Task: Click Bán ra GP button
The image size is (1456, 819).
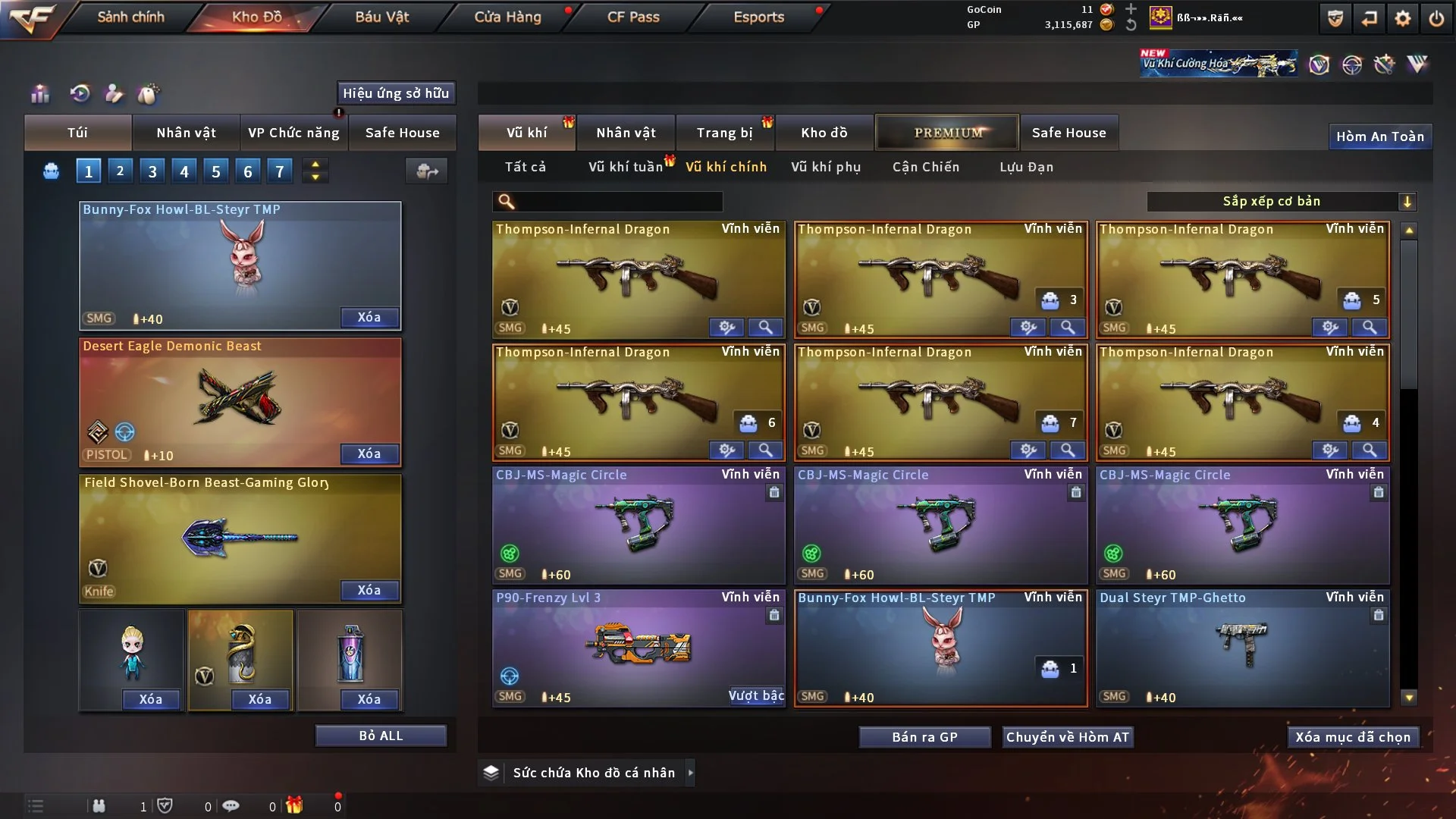Action: tap(924, 737)
